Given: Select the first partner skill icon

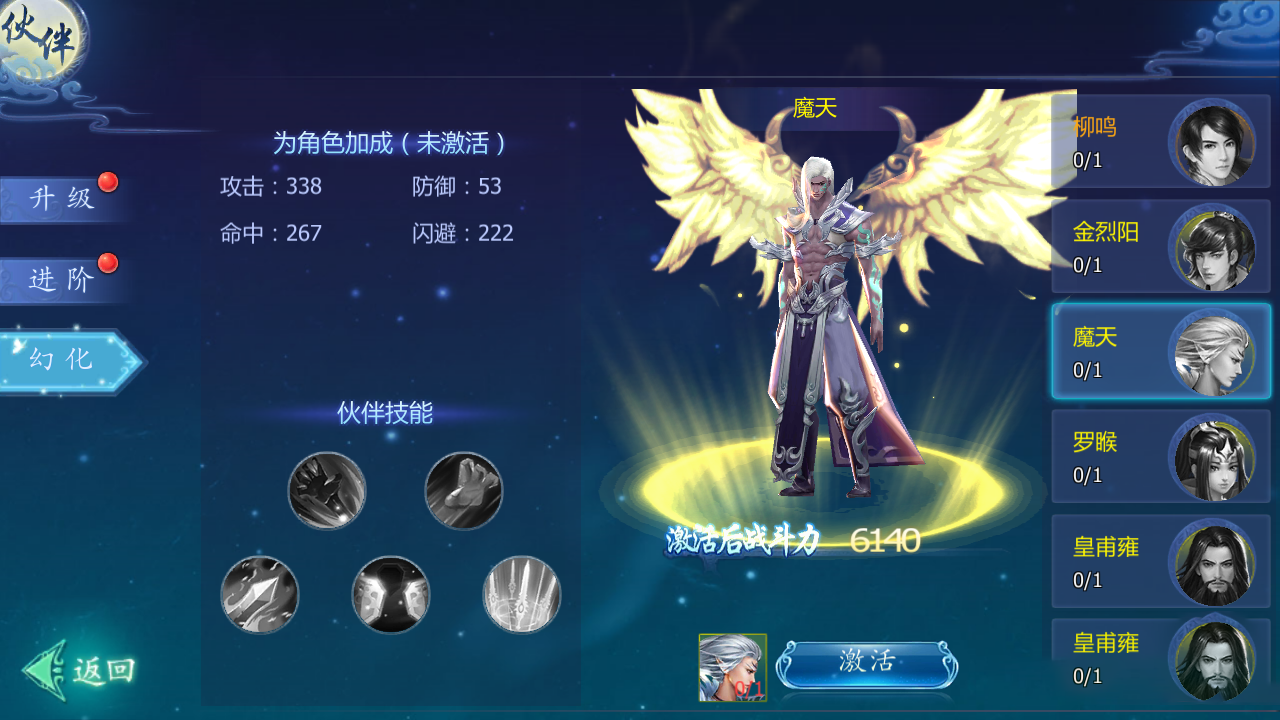Looking at the screenshot, I should point(327,491).
